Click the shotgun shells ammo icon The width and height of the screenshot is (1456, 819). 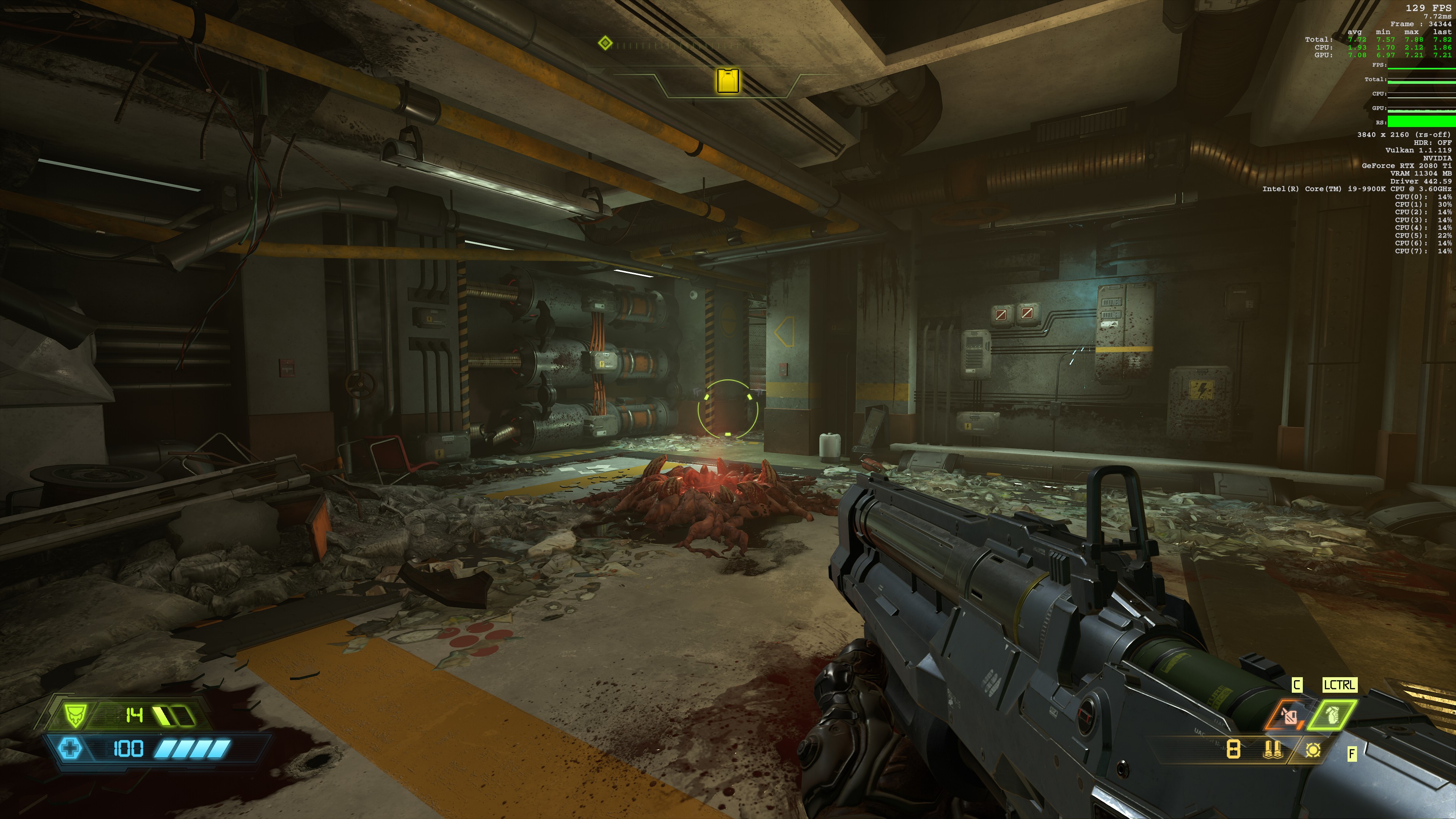(x=1272, y=750)
